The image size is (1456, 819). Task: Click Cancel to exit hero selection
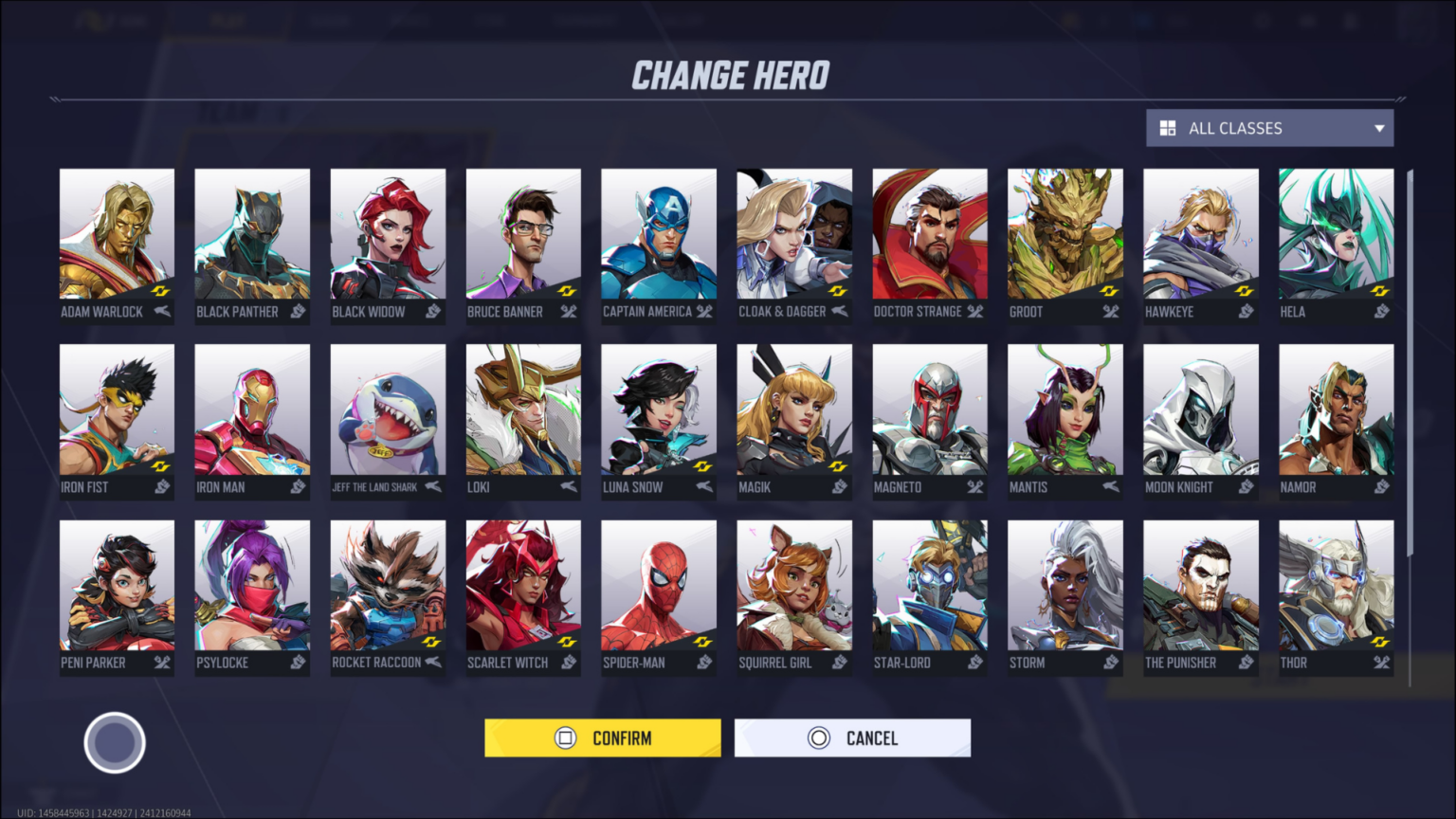852,737
